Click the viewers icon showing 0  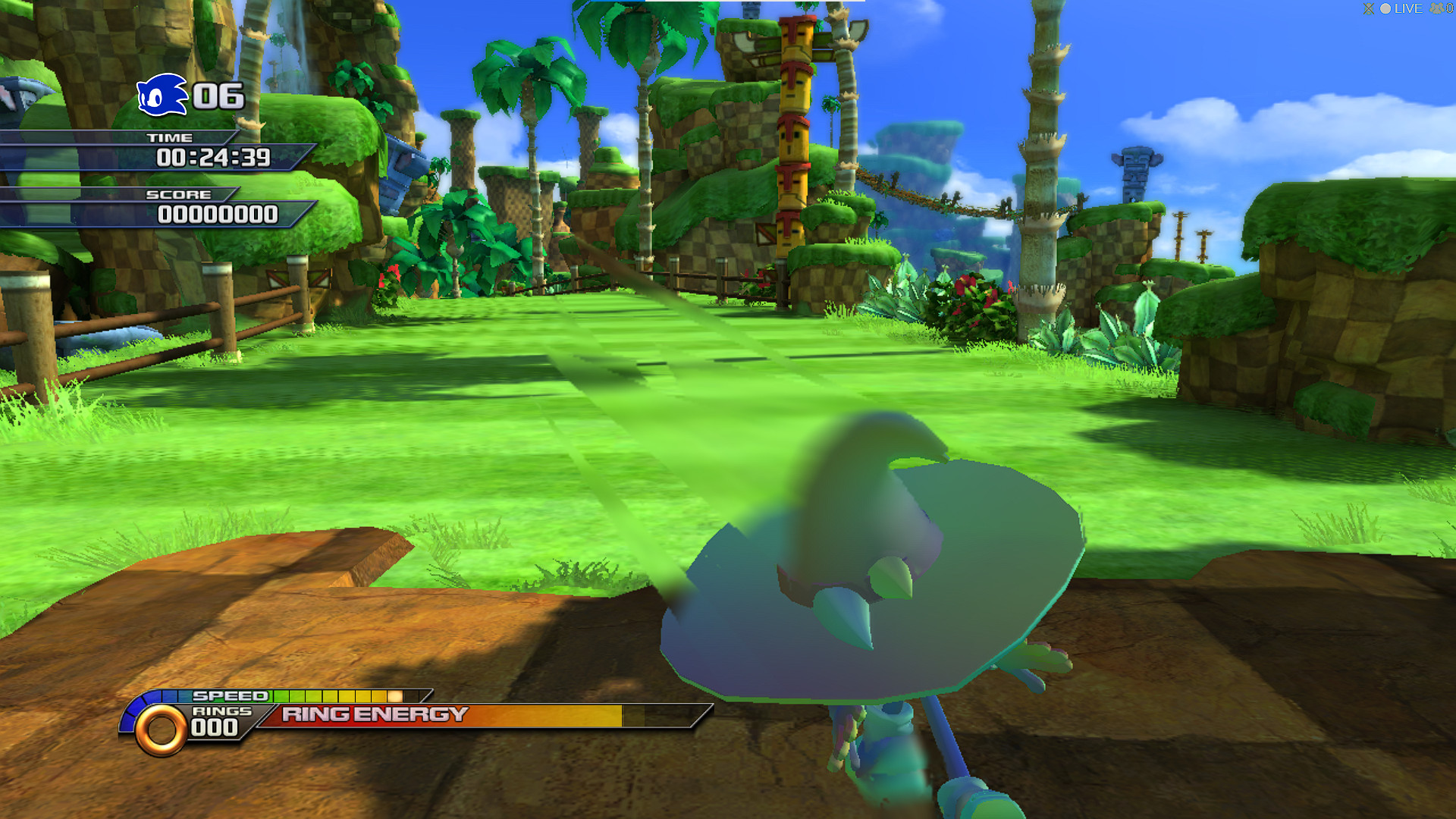pyautogui.click(x=1439, y=7)
